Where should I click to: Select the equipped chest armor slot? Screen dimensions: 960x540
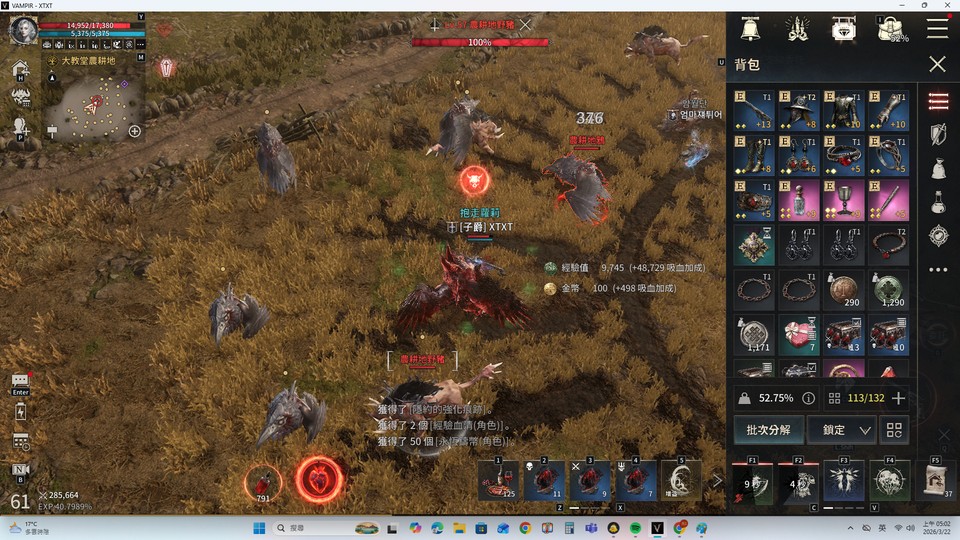(843, 111)
